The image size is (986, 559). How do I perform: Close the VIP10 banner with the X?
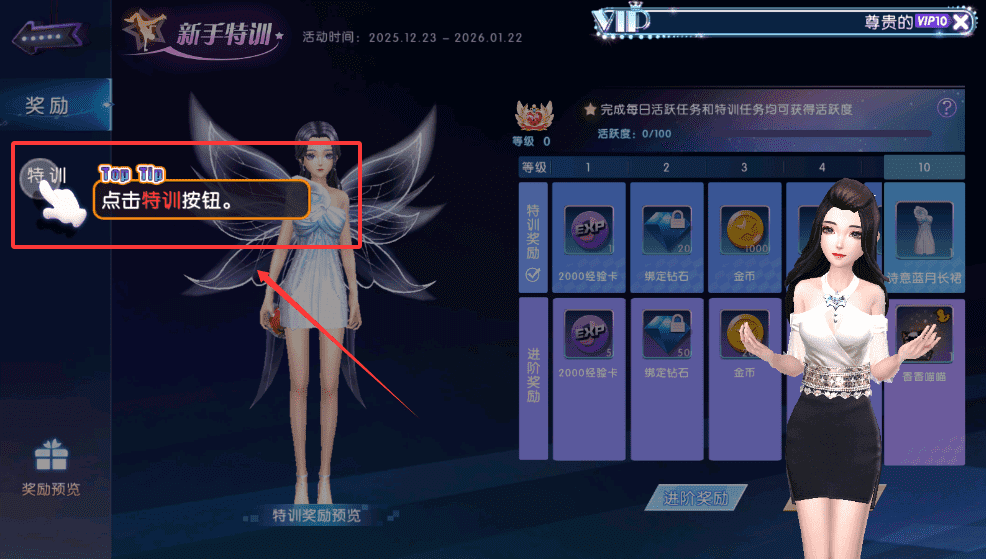tap(960, 22)
